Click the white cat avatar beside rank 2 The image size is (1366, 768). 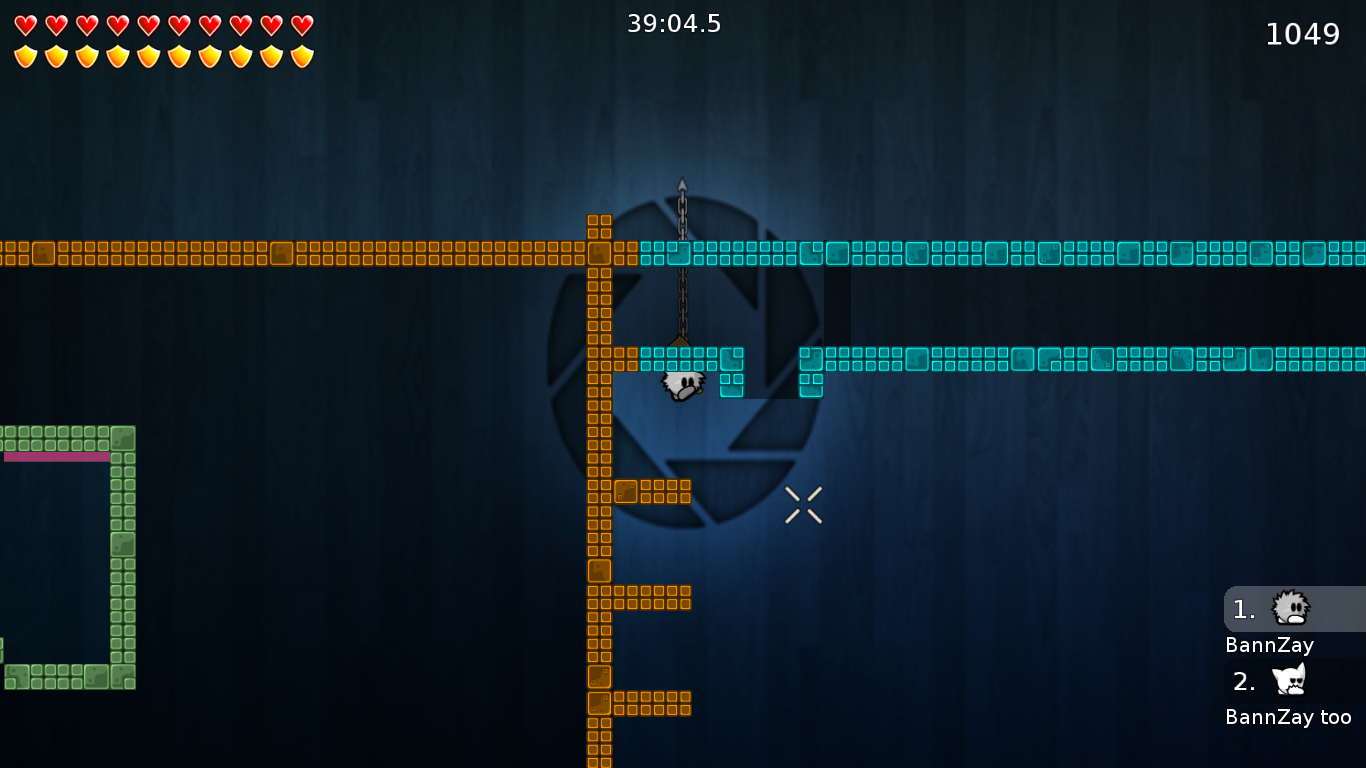1290,681
